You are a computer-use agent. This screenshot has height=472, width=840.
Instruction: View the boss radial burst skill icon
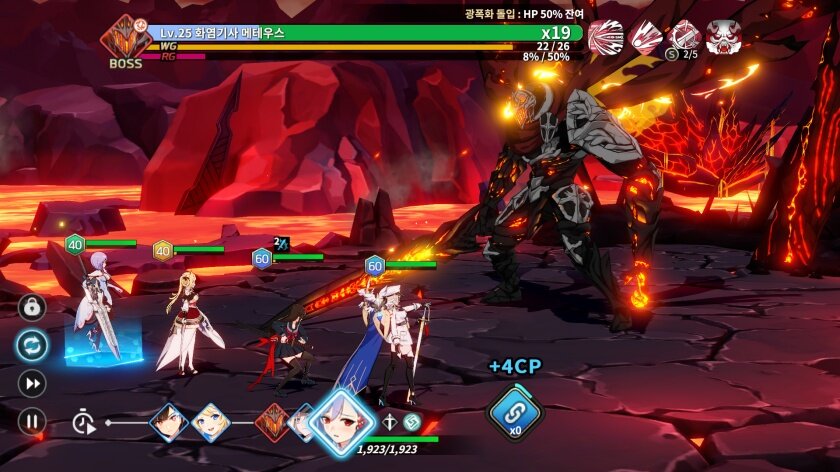click(605, 37)
